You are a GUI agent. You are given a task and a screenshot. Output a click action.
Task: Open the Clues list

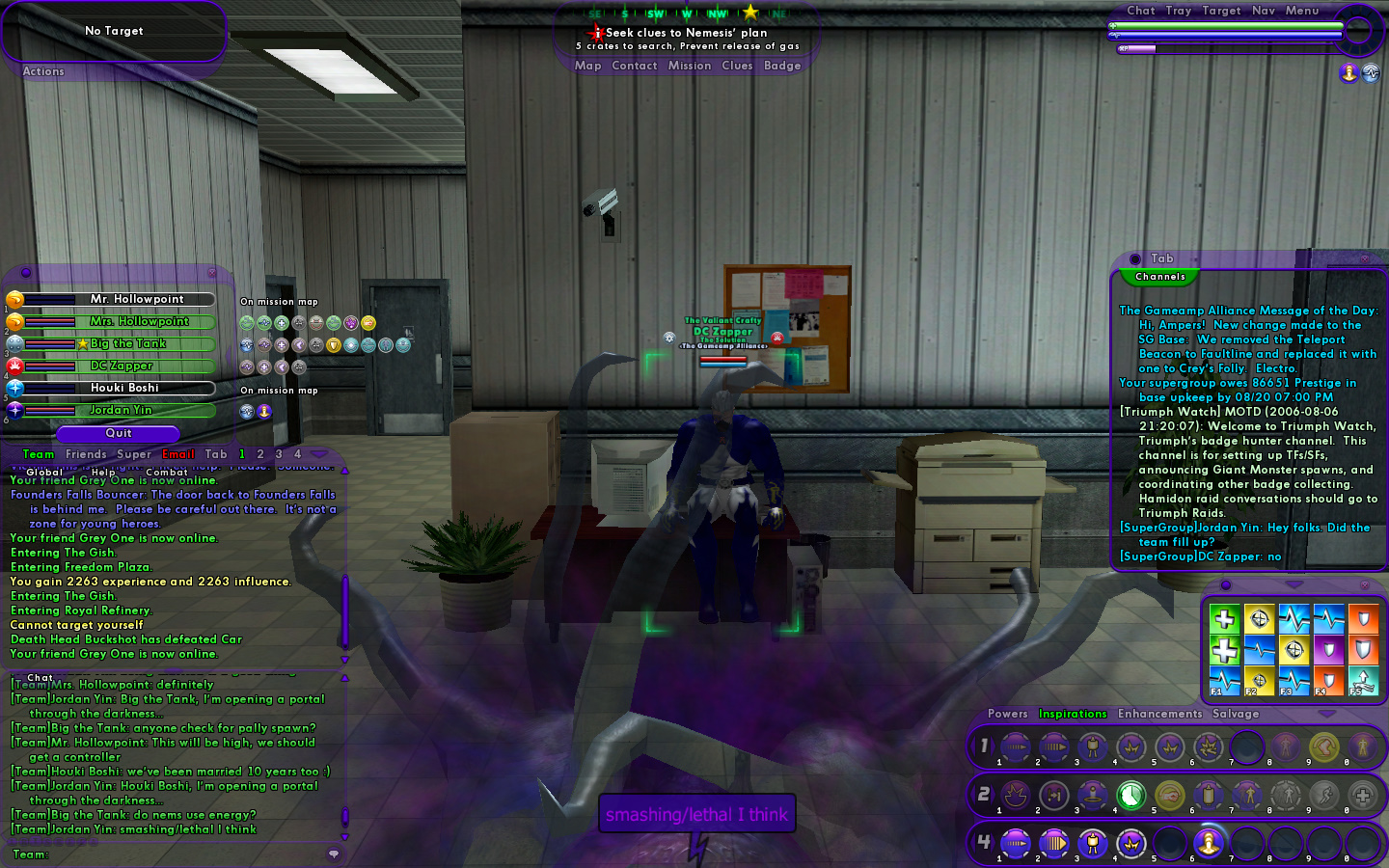tap(737, 66)
